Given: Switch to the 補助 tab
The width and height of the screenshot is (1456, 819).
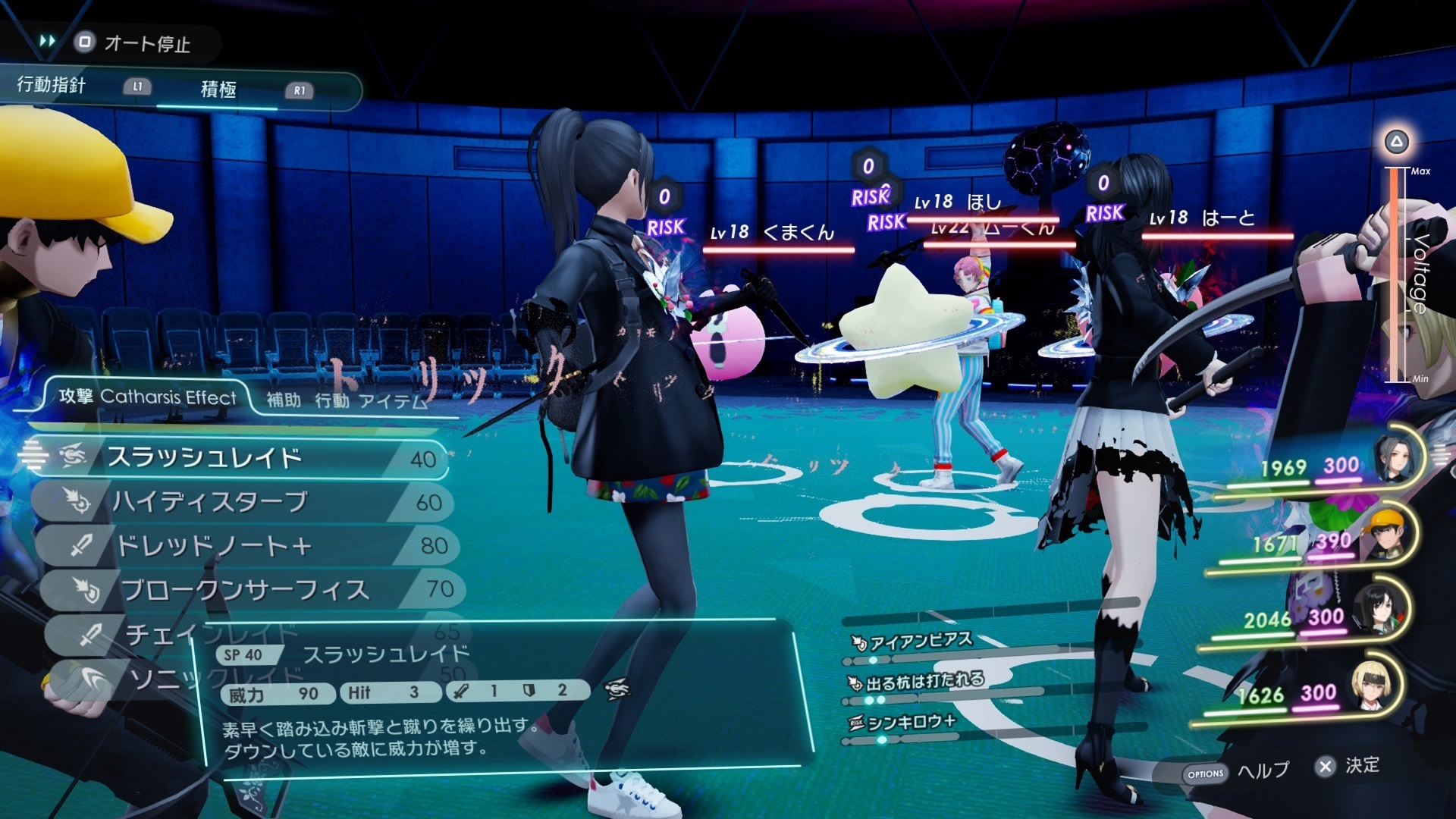Looking at the screenshot, I should (x=284, y=400).
